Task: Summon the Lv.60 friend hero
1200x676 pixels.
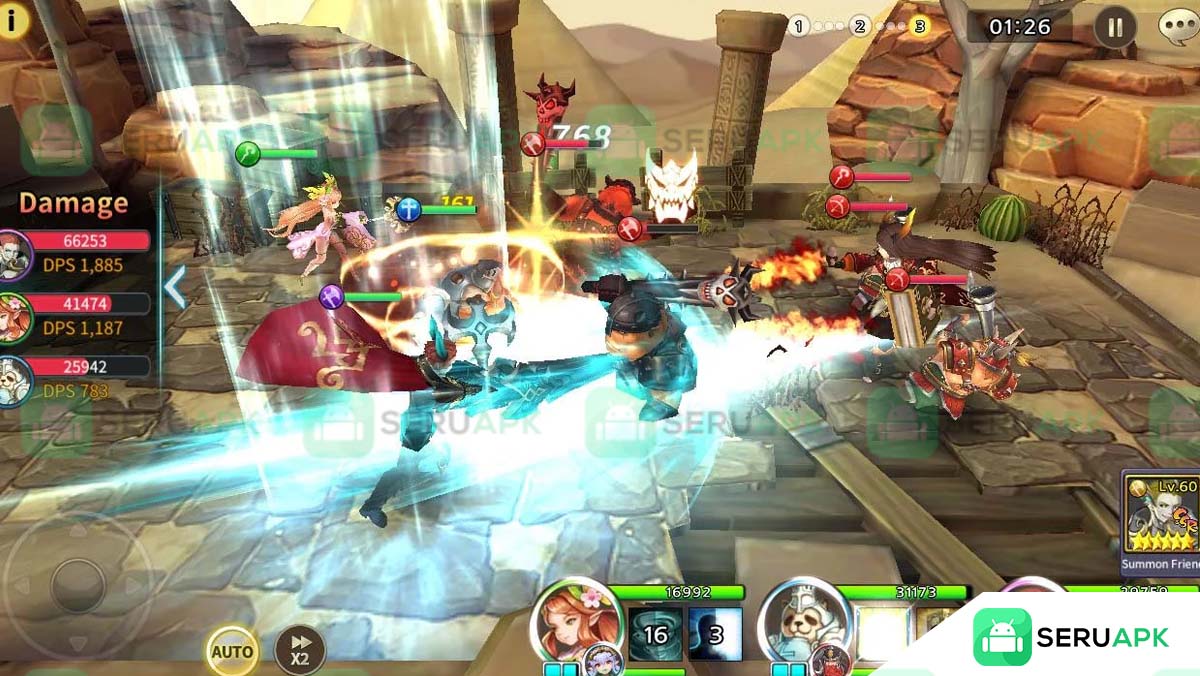Action: [1161, 518]
